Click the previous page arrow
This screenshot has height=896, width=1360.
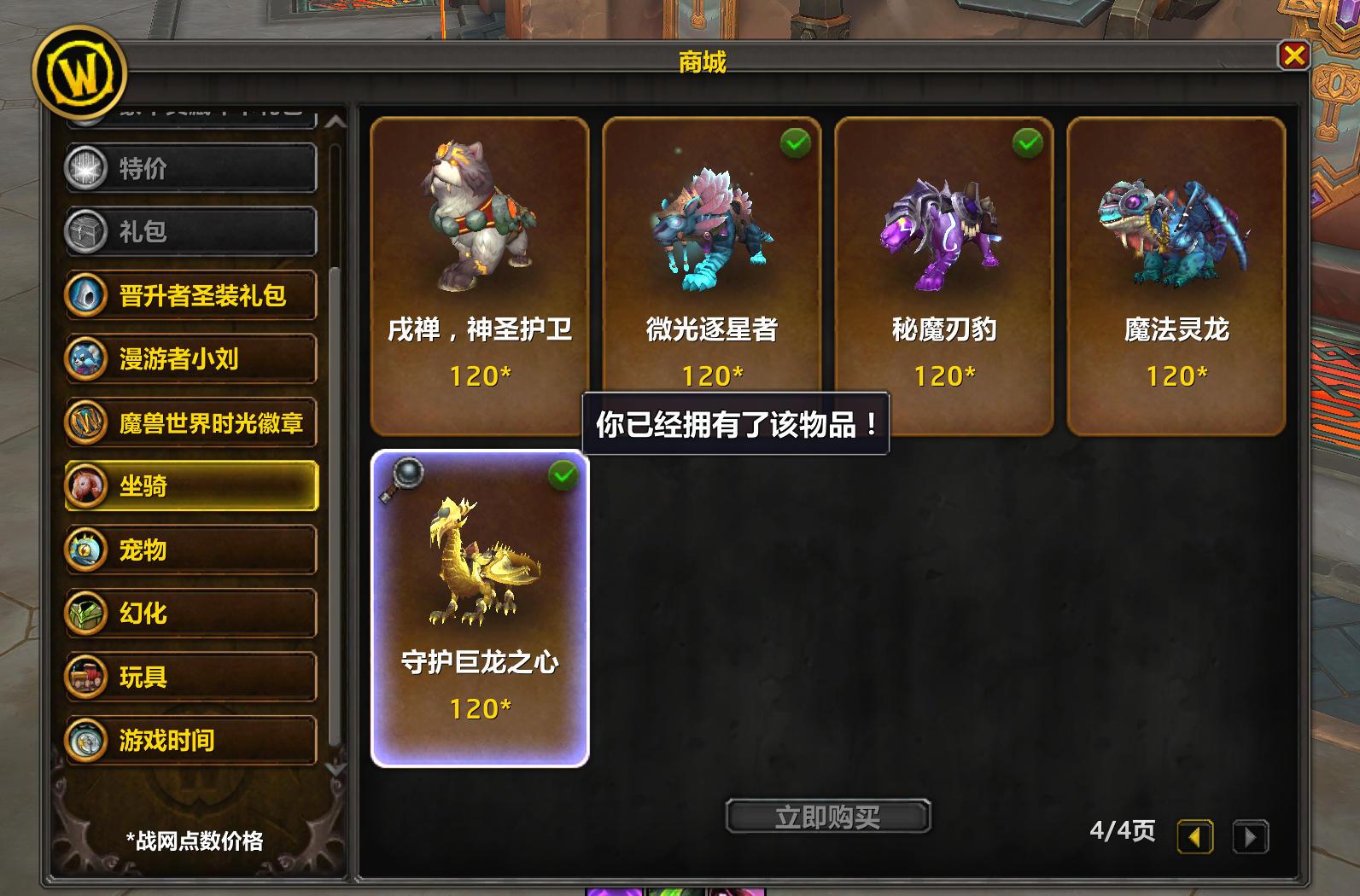(1195, 837)
